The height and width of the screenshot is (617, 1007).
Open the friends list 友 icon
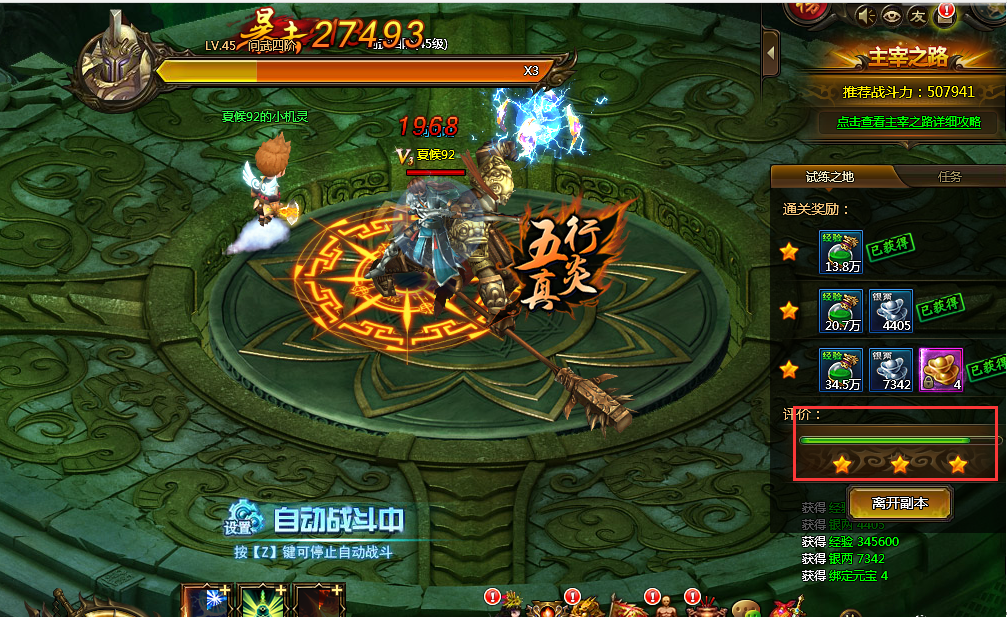917,16
